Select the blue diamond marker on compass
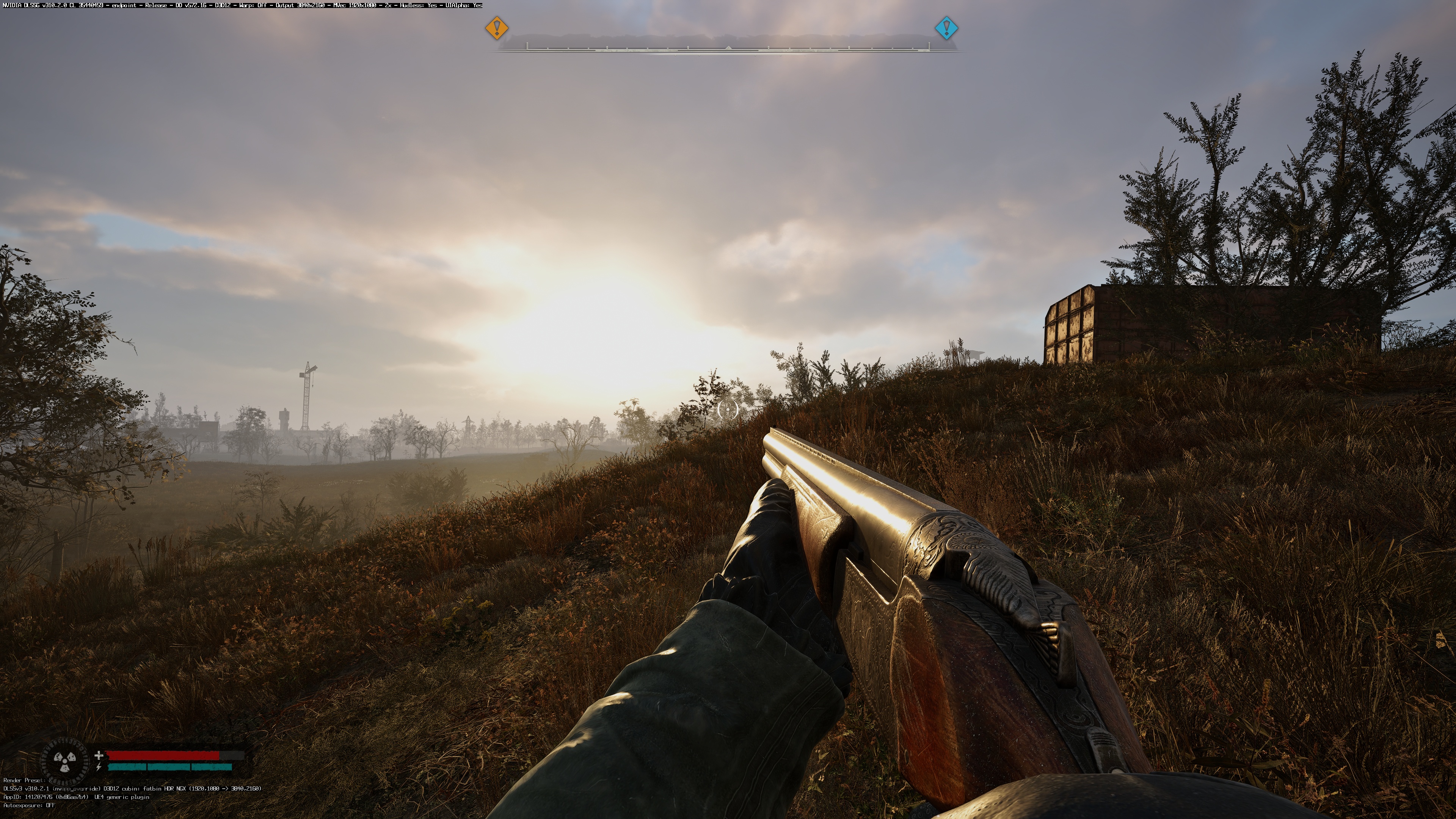 (946, 28)
